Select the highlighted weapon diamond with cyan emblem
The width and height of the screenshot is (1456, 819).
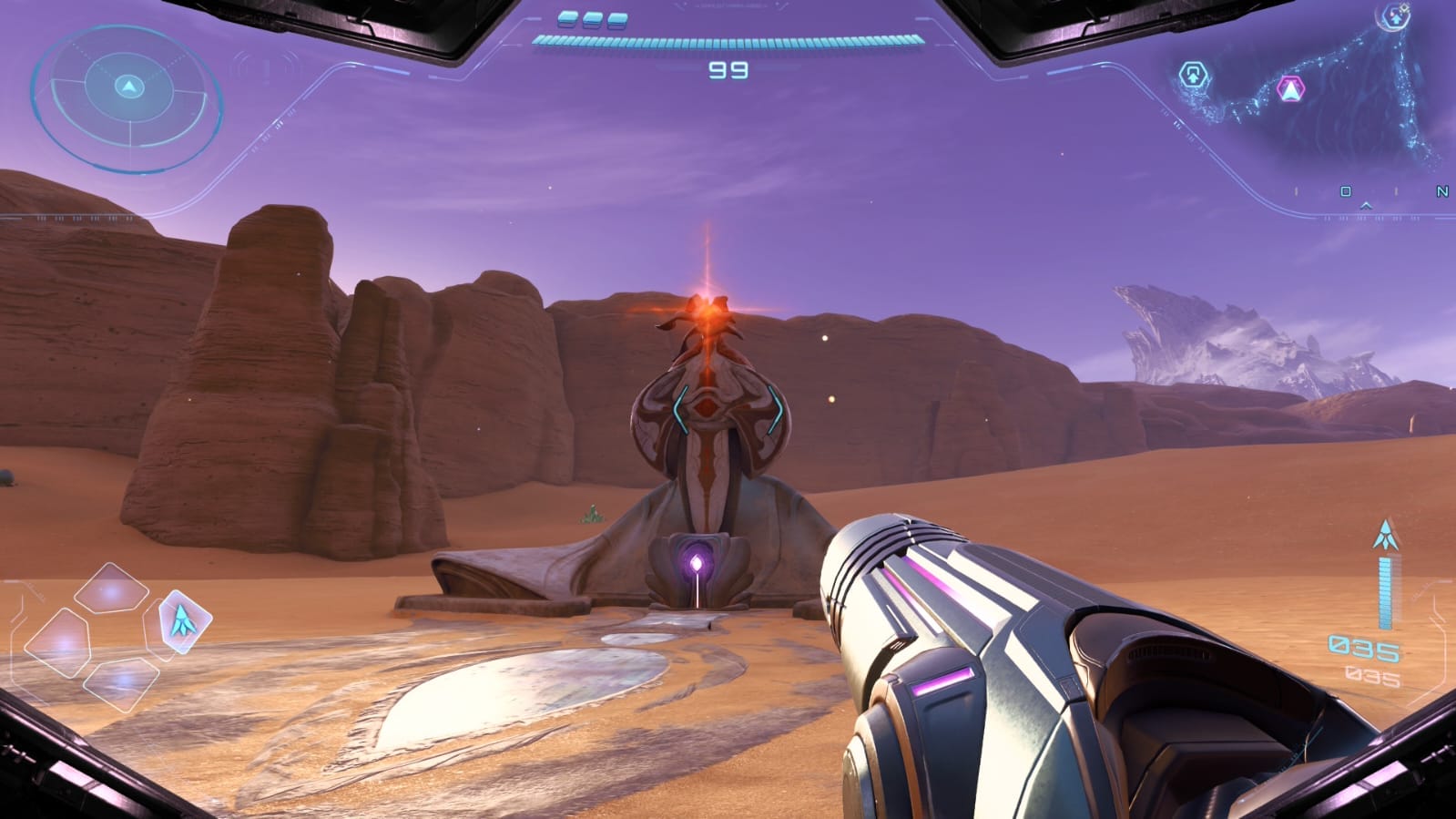pos(183,621)
